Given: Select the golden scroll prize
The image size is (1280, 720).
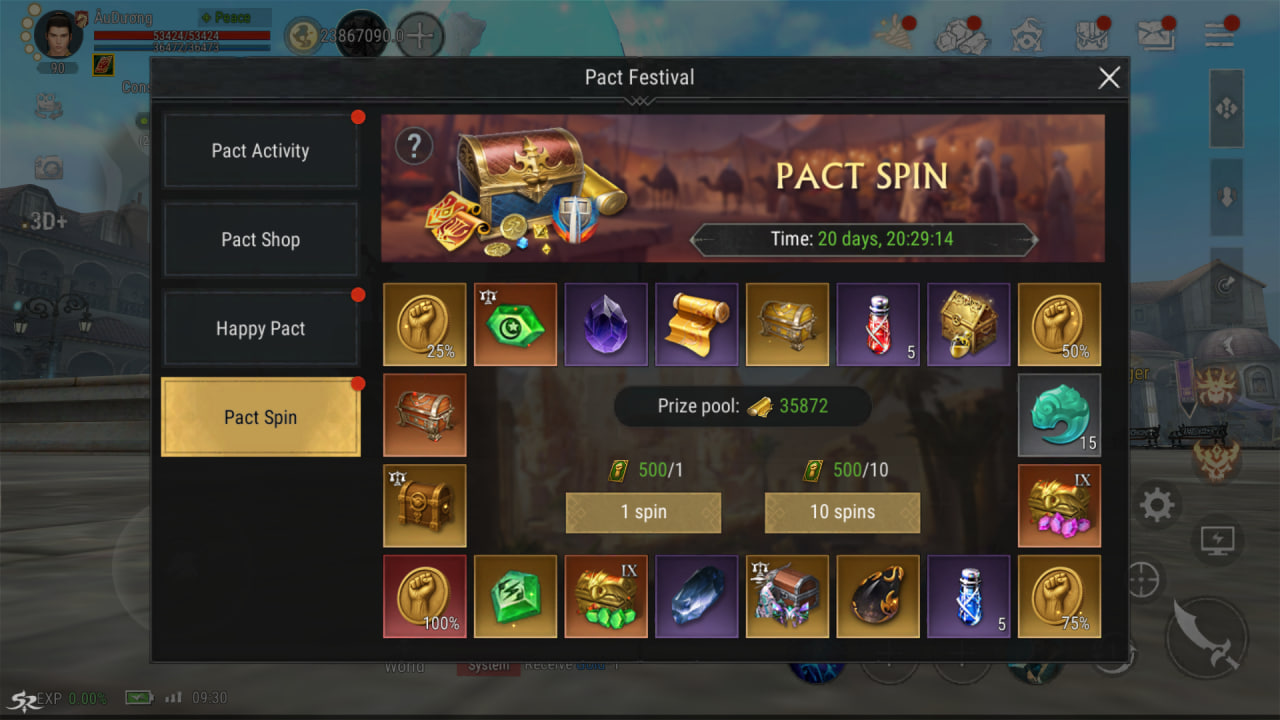Looking at the screenshot, I should (697, 324).
